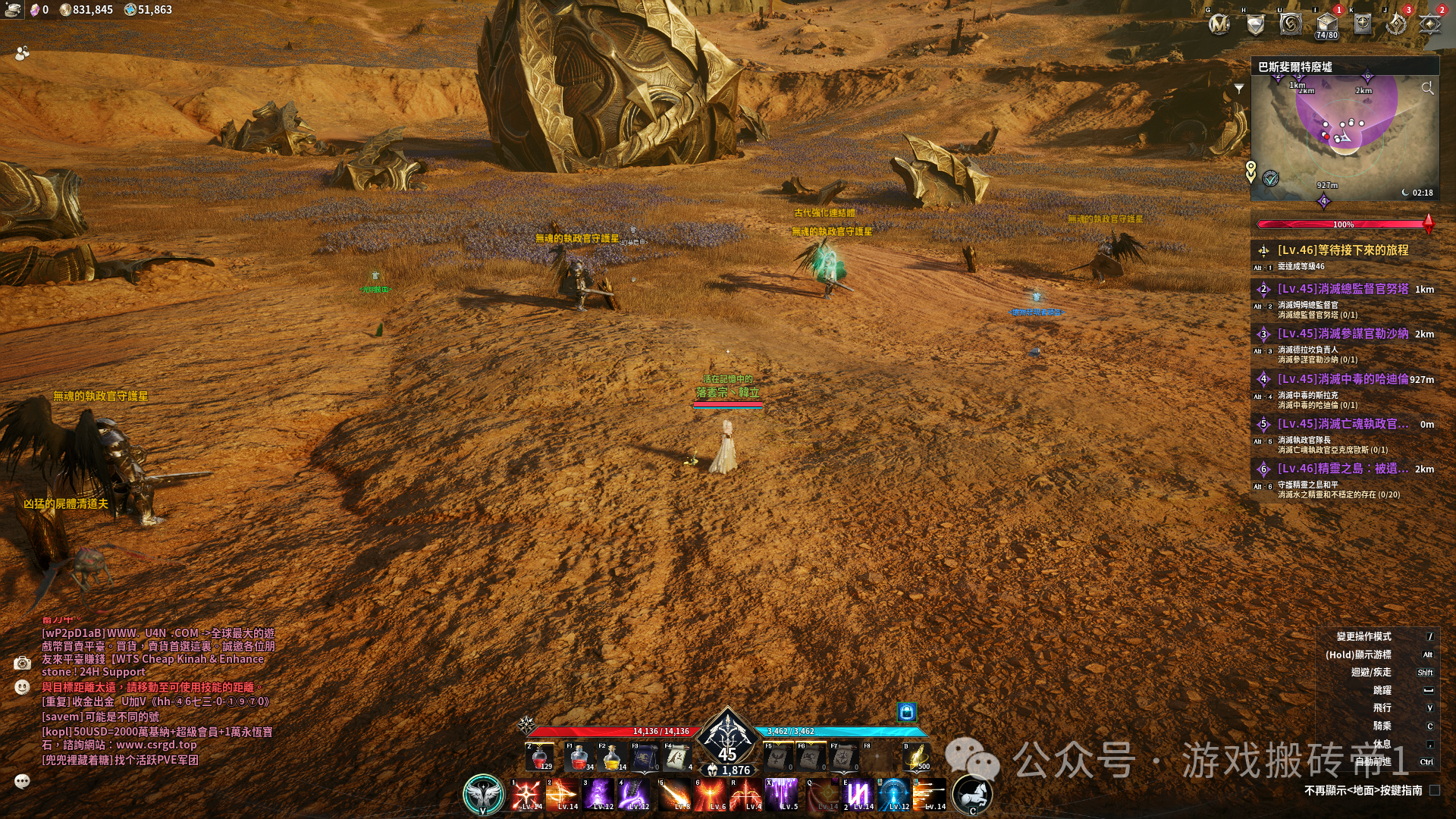Screen dimensions: 1456x819
Task: Open the inventory cube showing 74/80
Action: click(1326, 24)
